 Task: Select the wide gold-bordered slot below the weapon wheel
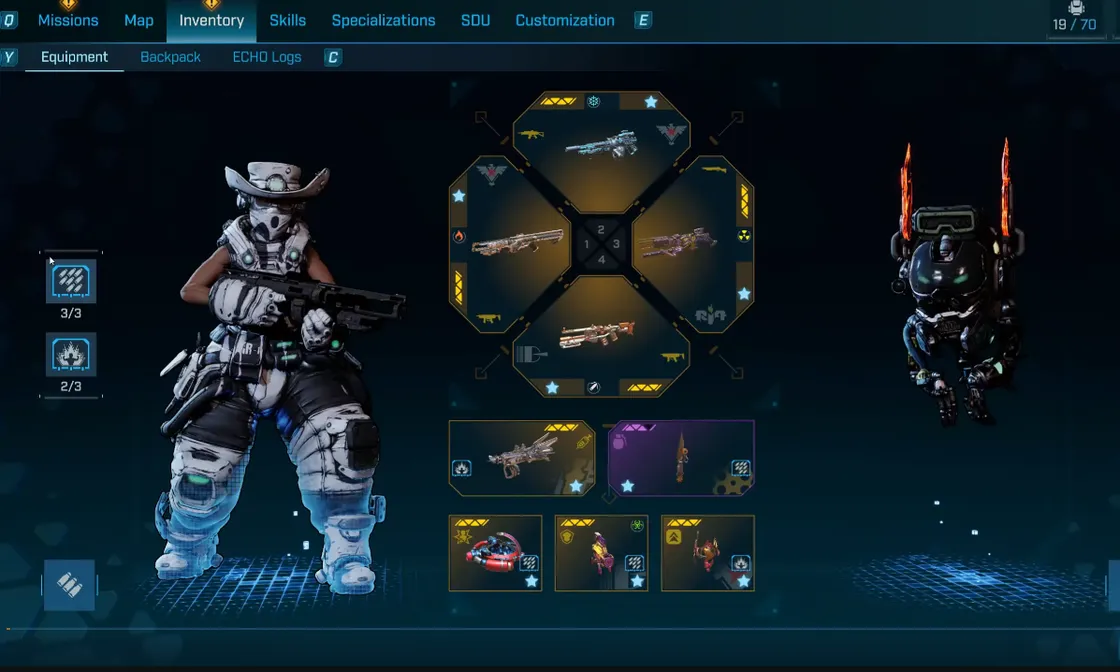(x=522, y=458)
